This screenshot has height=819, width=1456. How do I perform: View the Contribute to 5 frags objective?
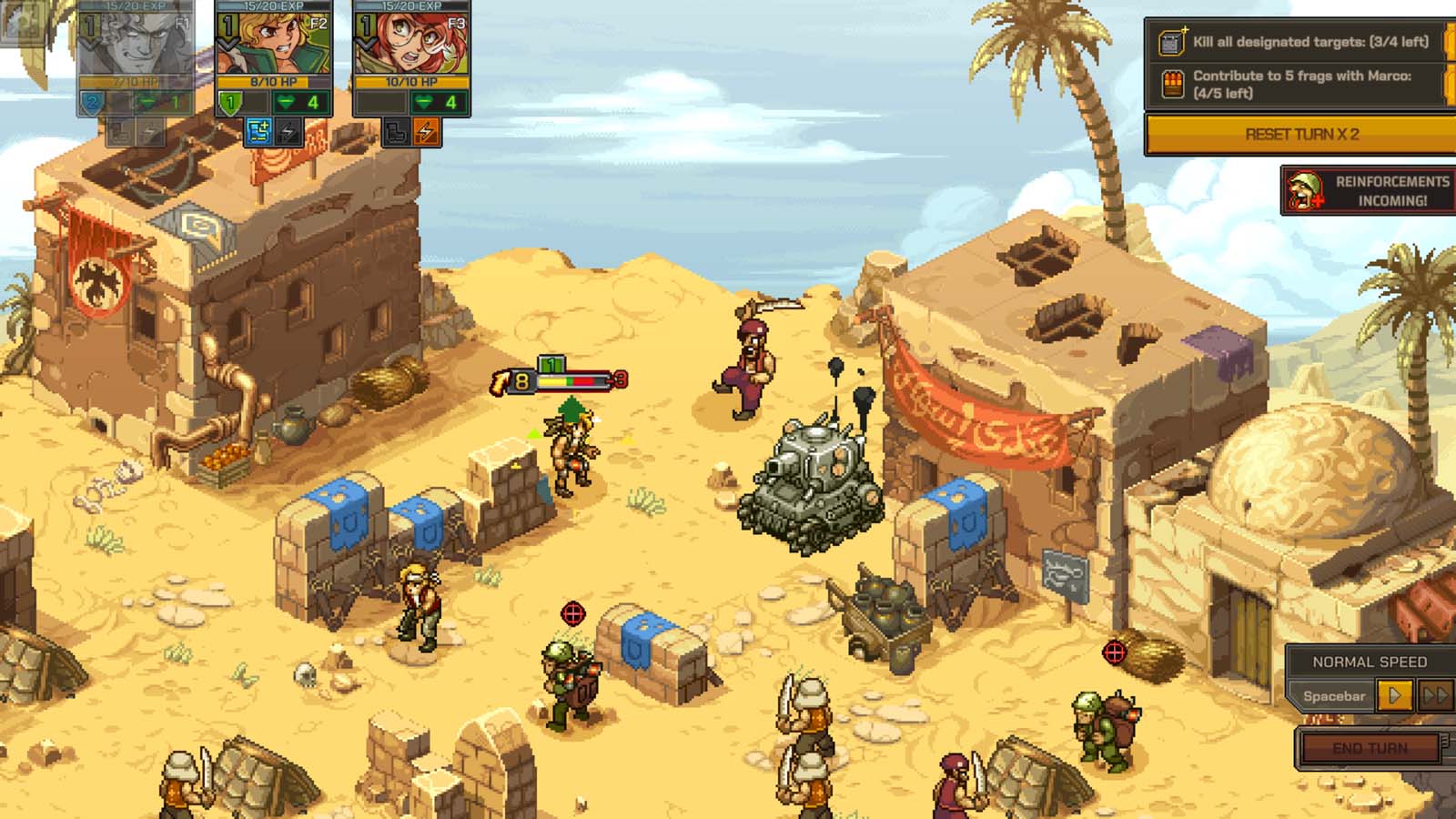click(x=1300, y=85)
